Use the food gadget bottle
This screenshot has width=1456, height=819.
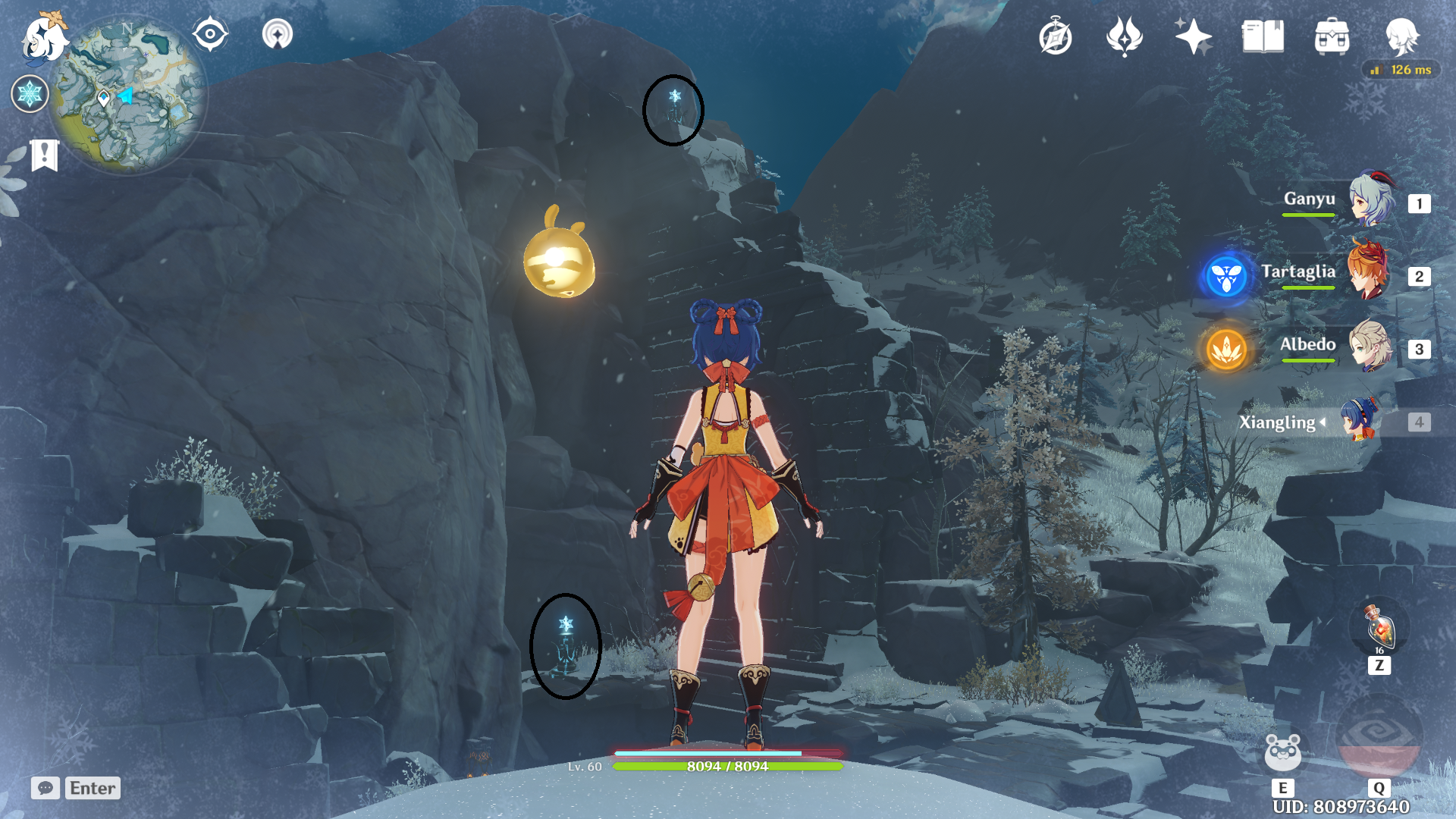click(x=1379, y=627)
